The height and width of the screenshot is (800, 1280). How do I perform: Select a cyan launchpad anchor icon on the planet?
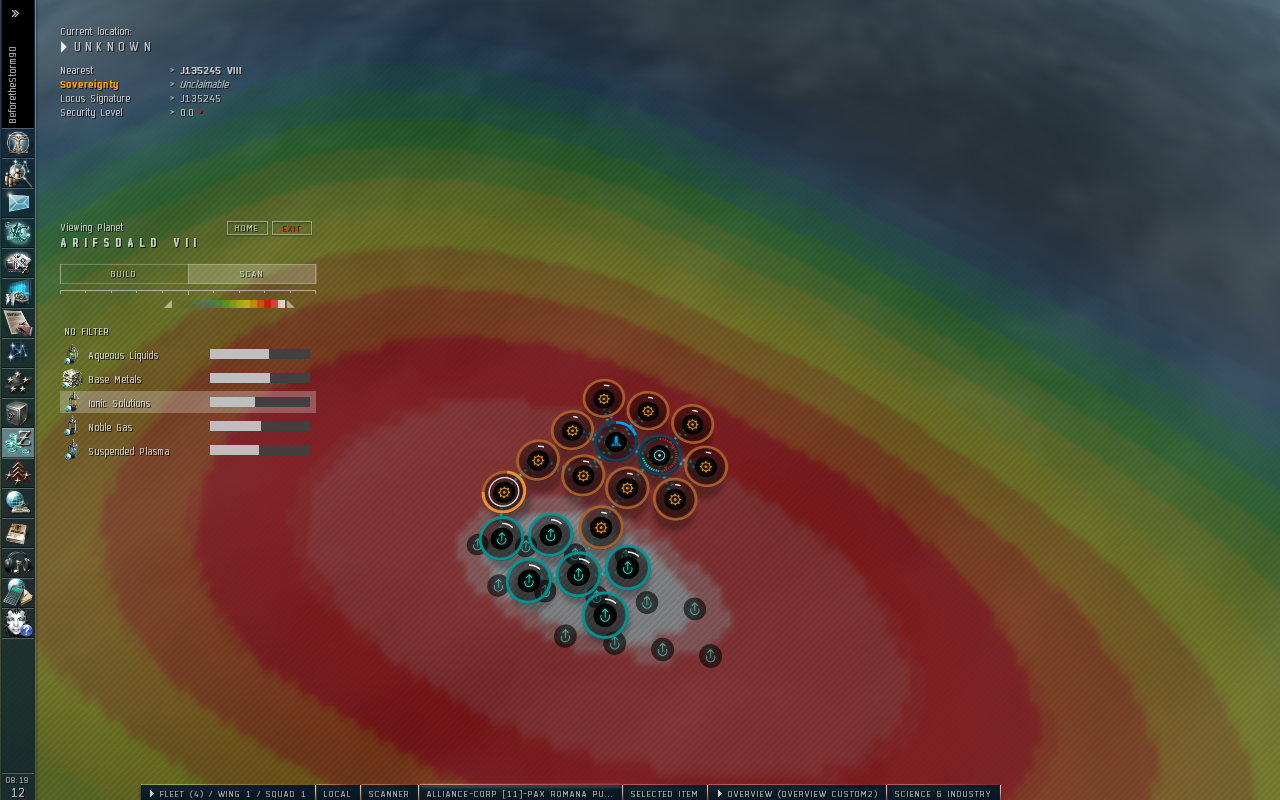502,538
